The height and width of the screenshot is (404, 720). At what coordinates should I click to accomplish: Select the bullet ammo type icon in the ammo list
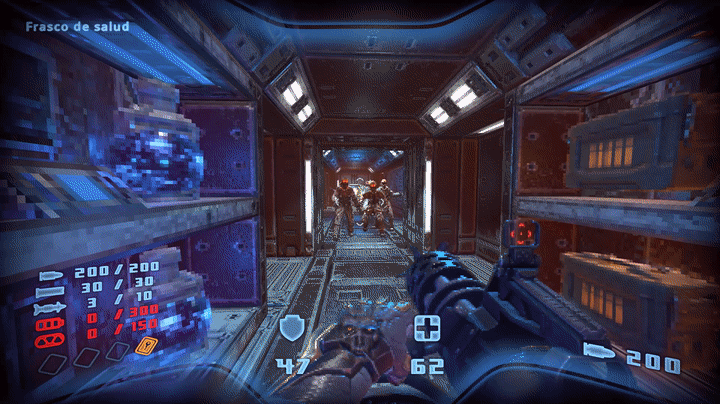(50, 274)
